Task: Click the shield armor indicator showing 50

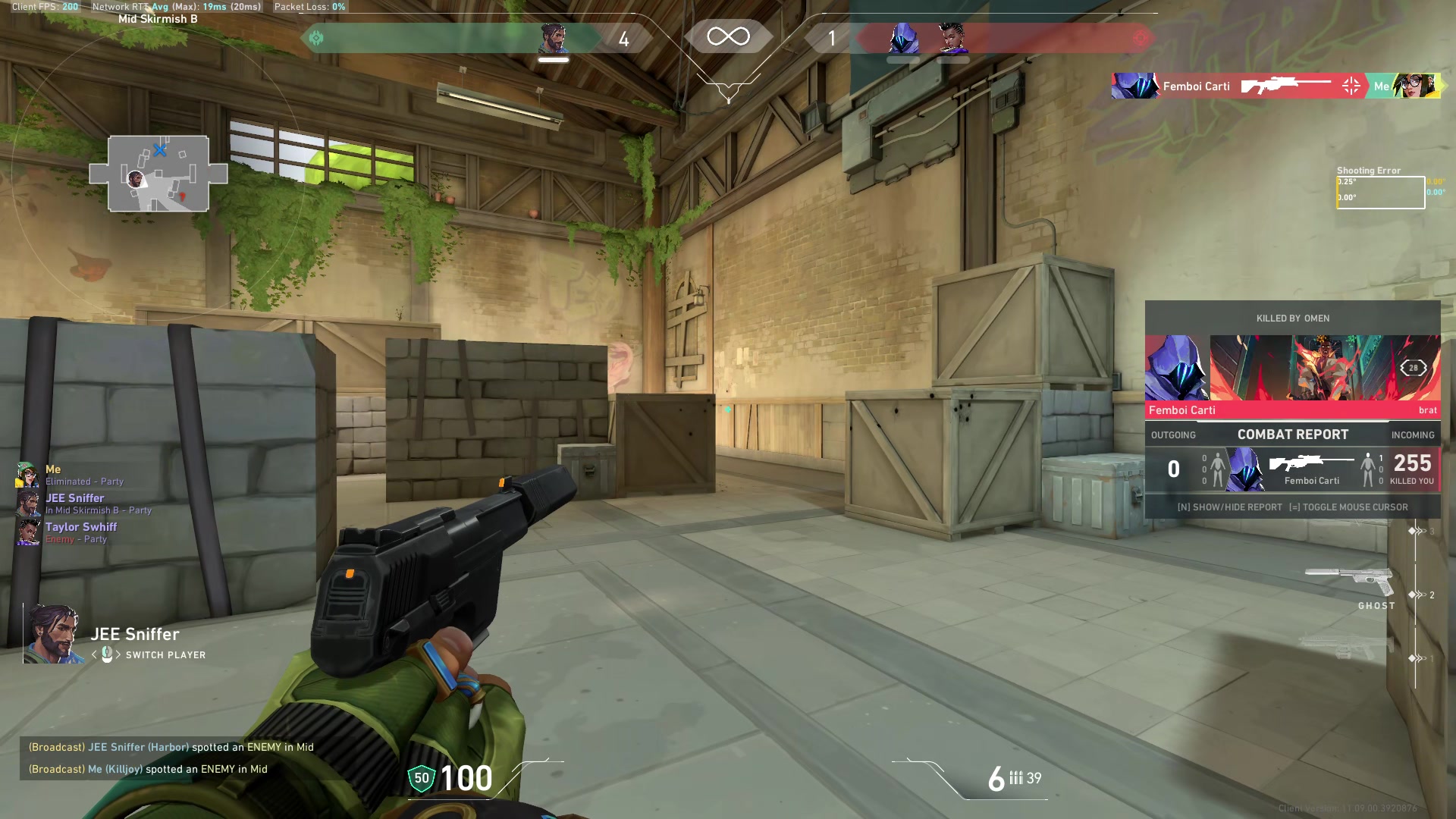Action: click(420, 778)
